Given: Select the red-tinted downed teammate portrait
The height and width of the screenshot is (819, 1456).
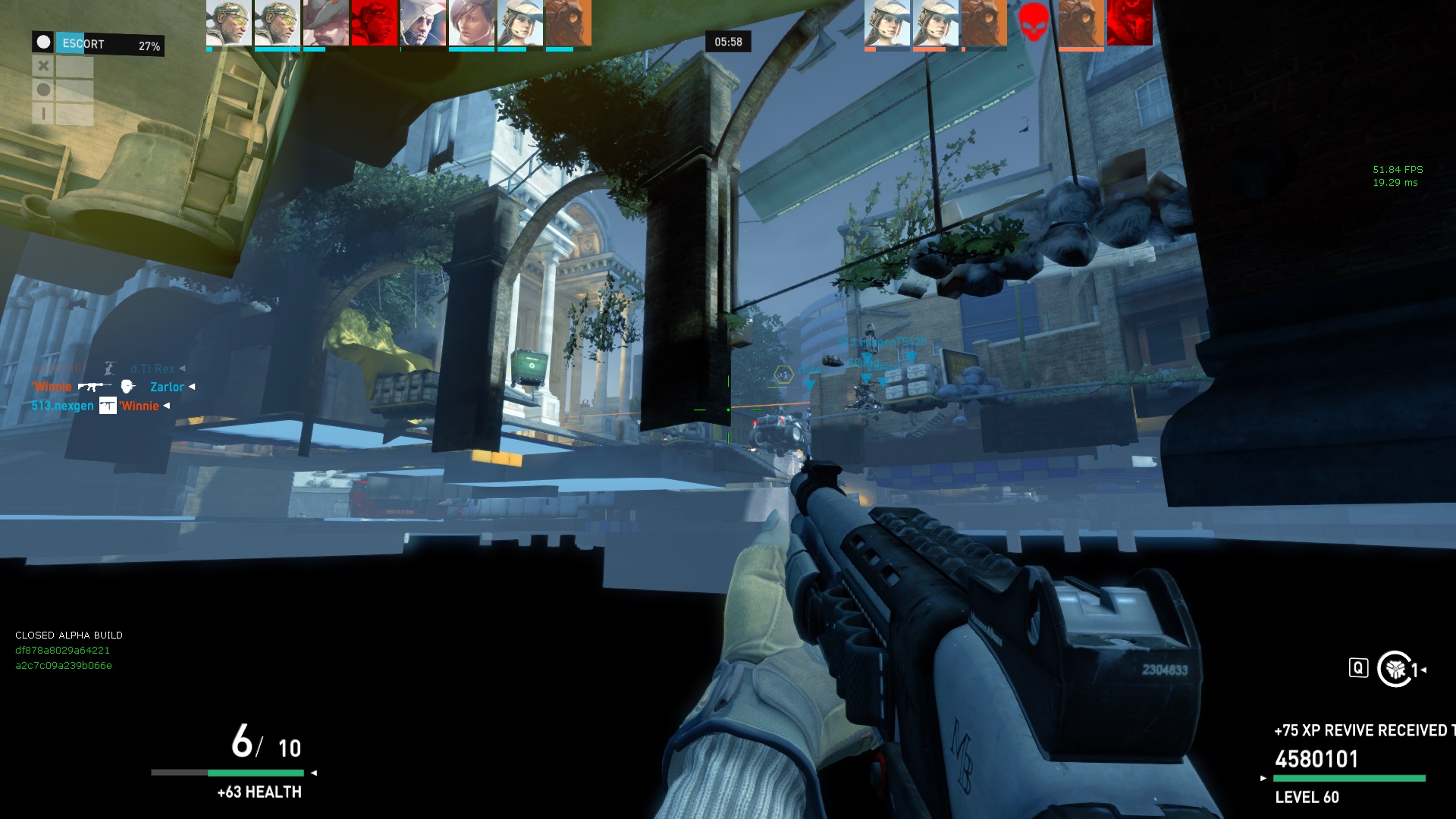Looking at the screenshot, I should [374, 23].
